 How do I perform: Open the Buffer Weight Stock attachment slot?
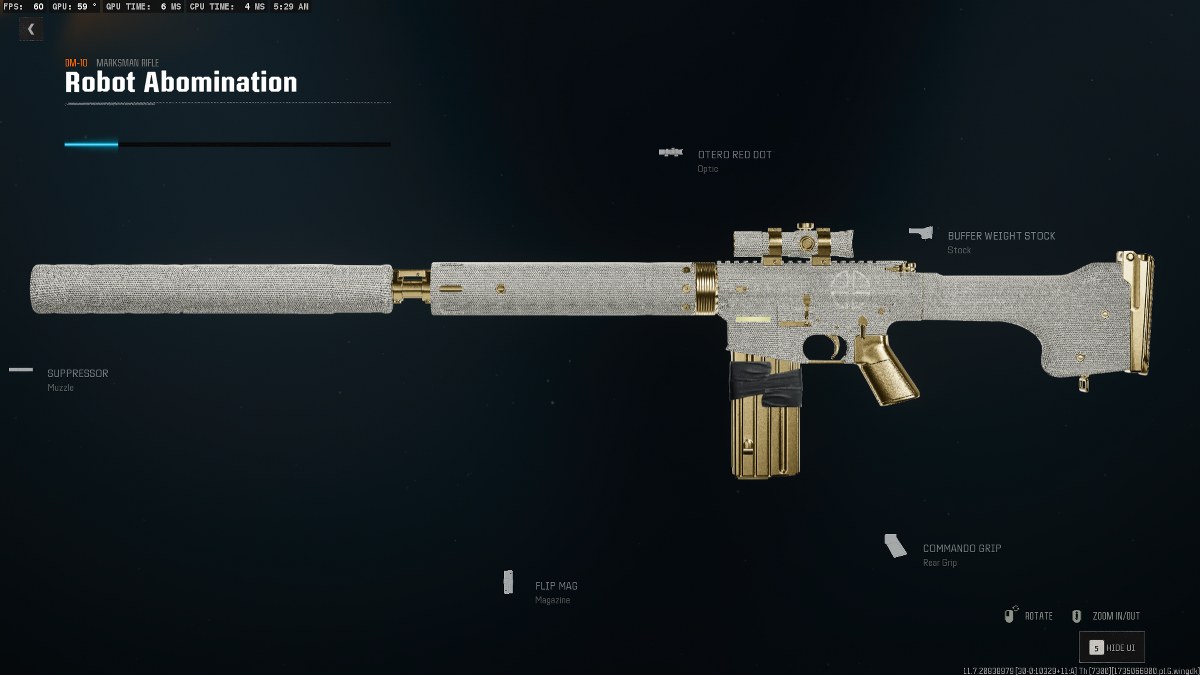tap(1000, 237)
